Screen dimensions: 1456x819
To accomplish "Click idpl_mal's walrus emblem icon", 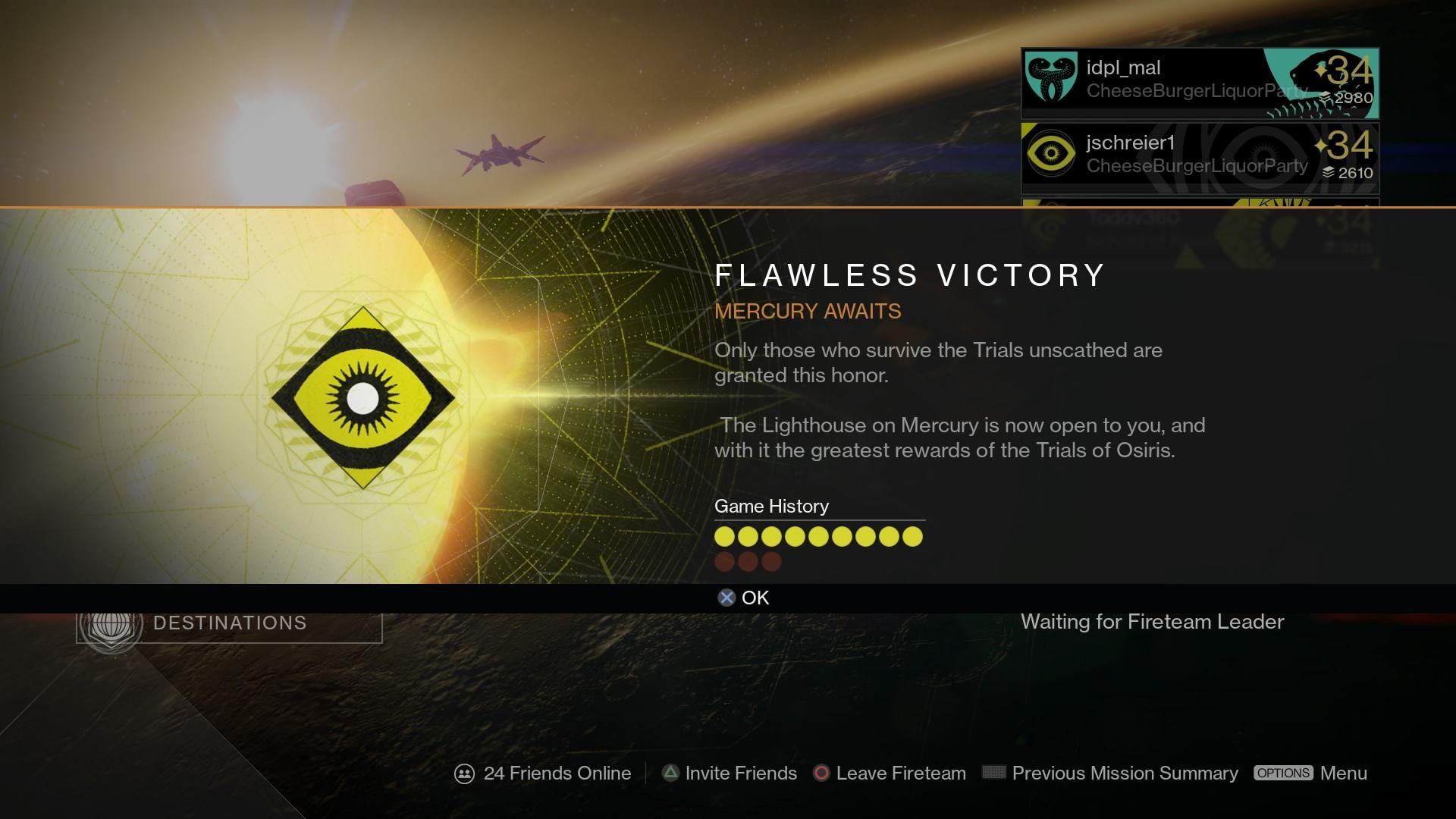I will (1052, 78).
